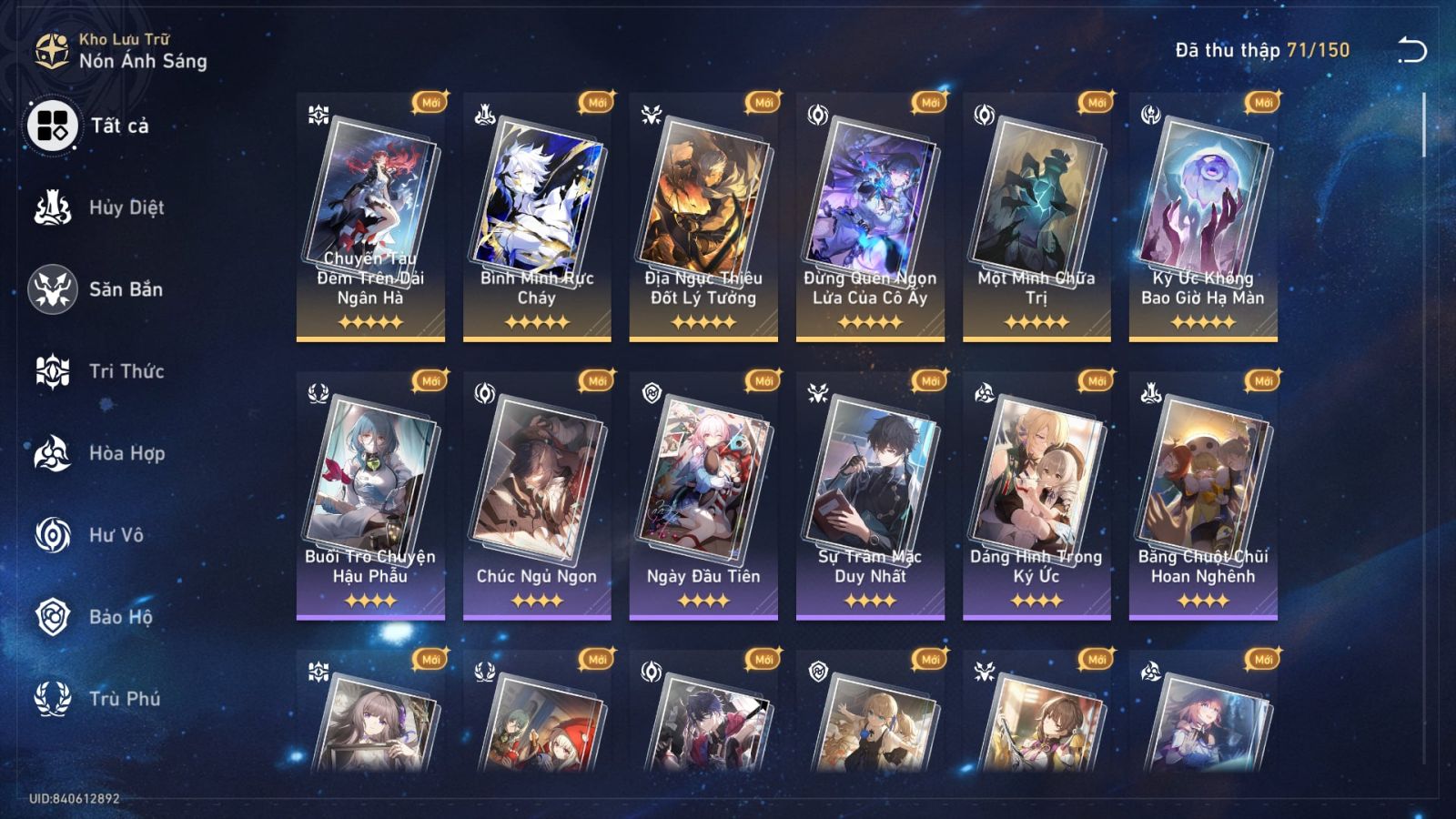This screenshot has width=1456, height=819.
Task: Filter by the Hư Vô path icon
Action: pyautogui.click(x=55, y=535)
